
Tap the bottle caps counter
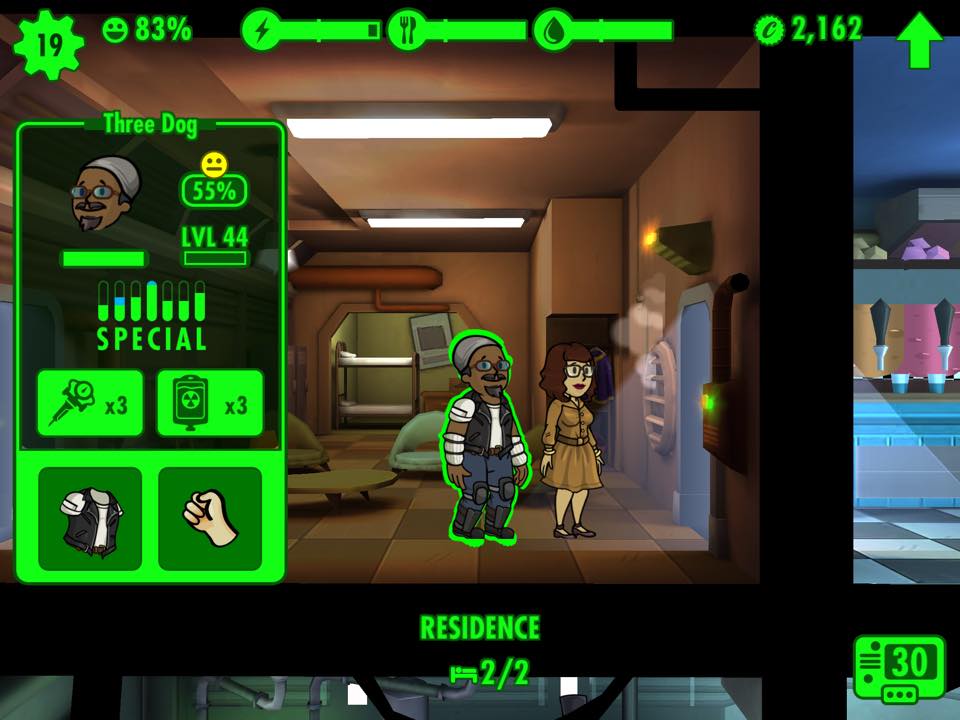pos(810,30)
